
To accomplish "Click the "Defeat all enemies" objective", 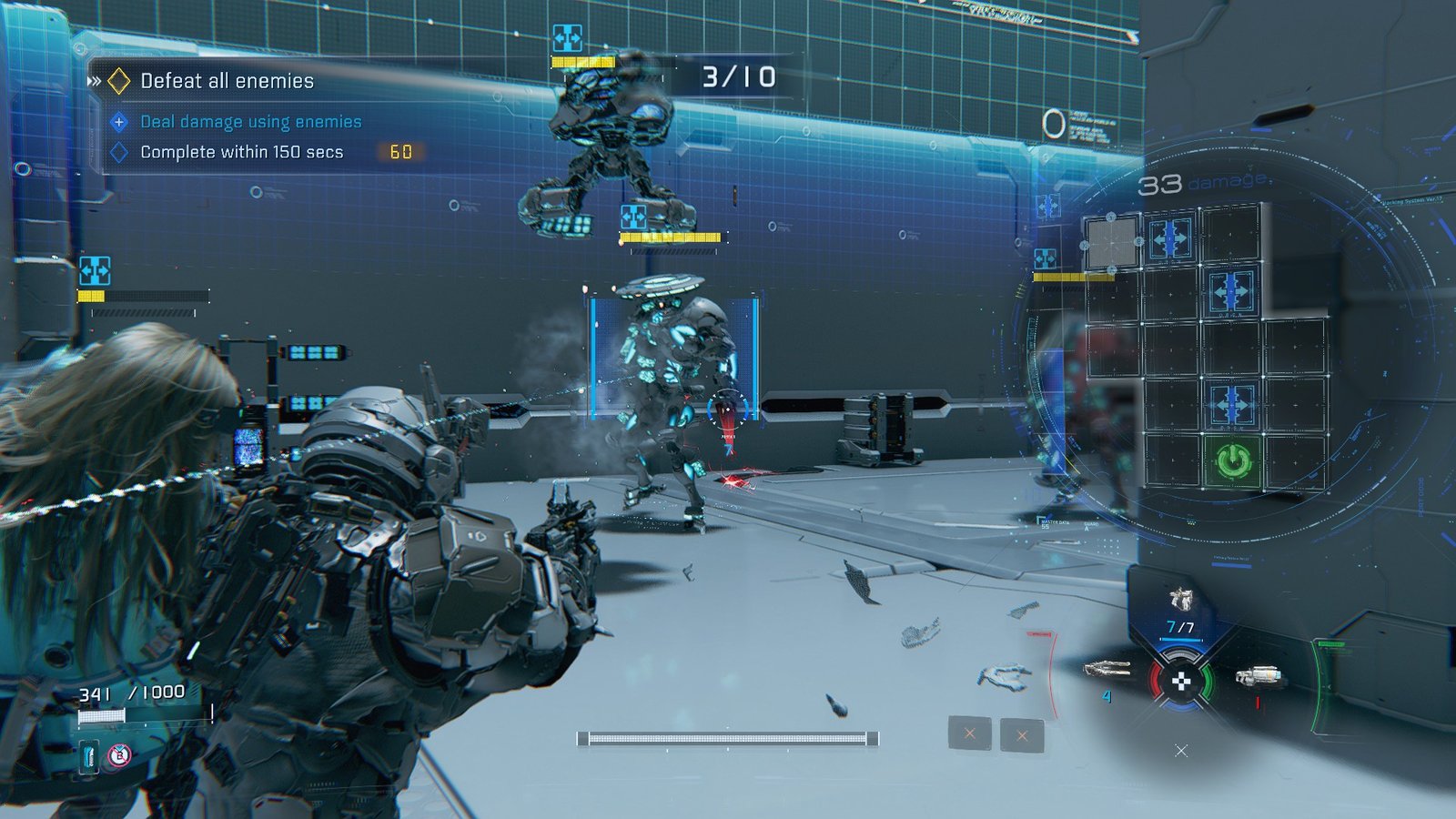I will 227,81.
